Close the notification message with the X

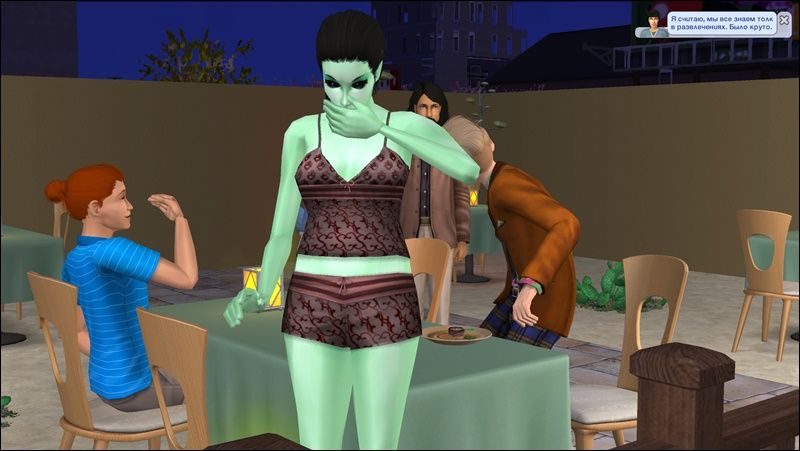pos(784,19)
